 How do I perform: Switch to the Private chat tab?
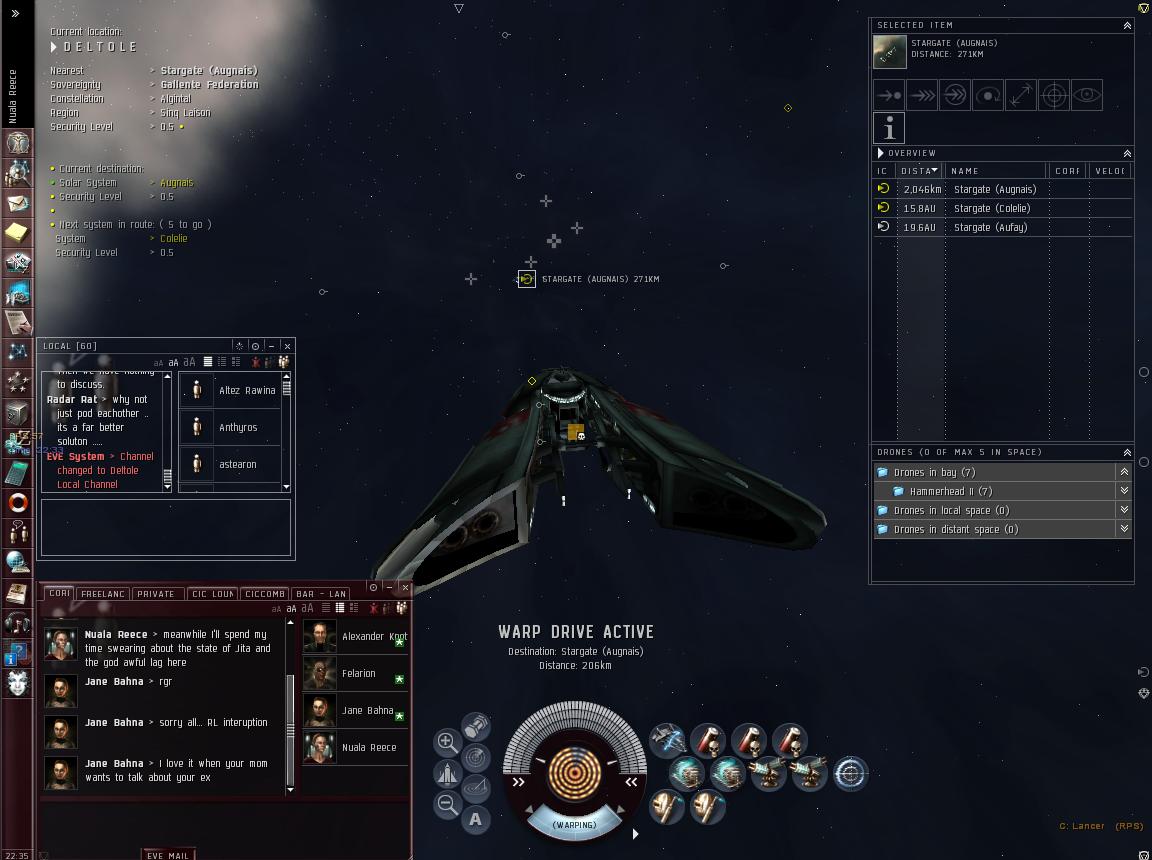coord(156,594)
